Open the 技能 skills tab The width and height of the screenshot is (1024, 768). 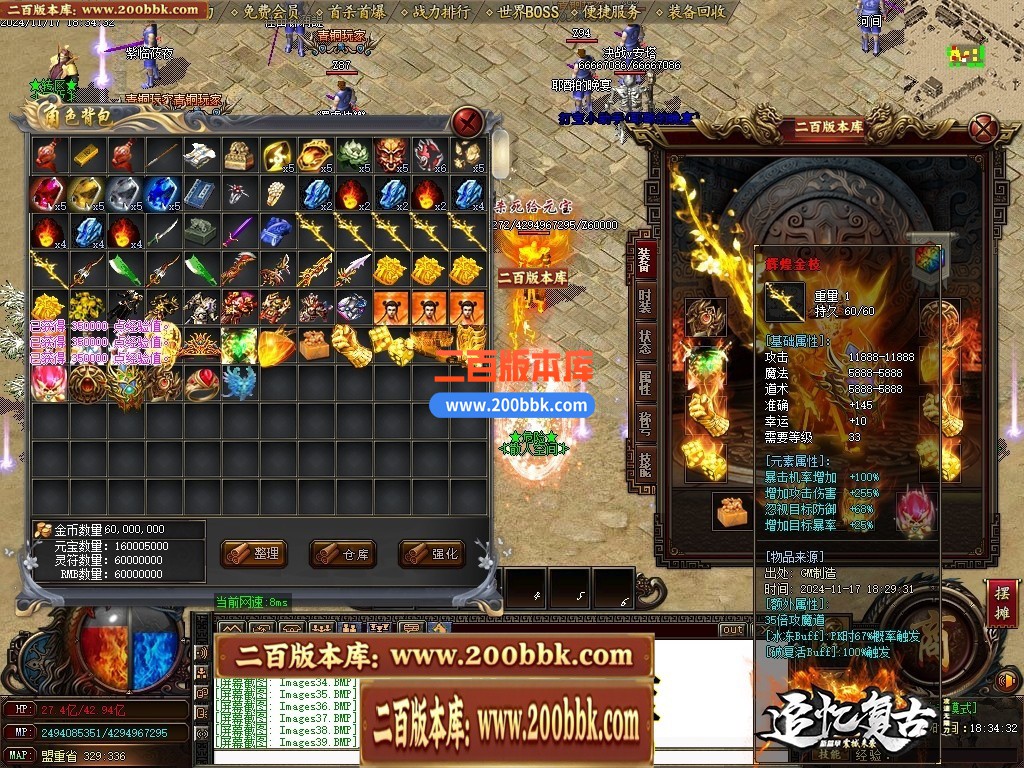[x=644, y=462]
